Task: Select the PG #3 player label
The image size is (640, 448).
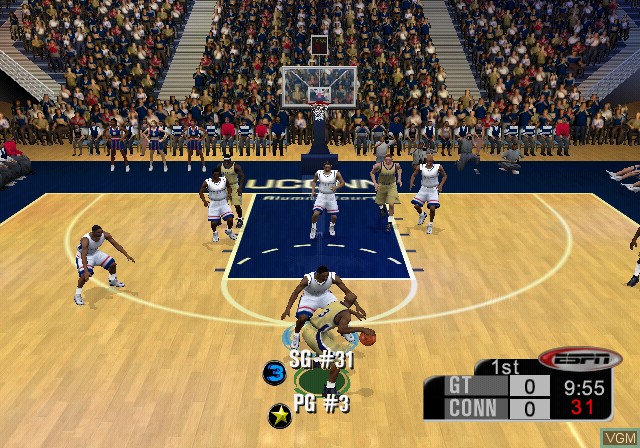Action: (x=323, y=404)
